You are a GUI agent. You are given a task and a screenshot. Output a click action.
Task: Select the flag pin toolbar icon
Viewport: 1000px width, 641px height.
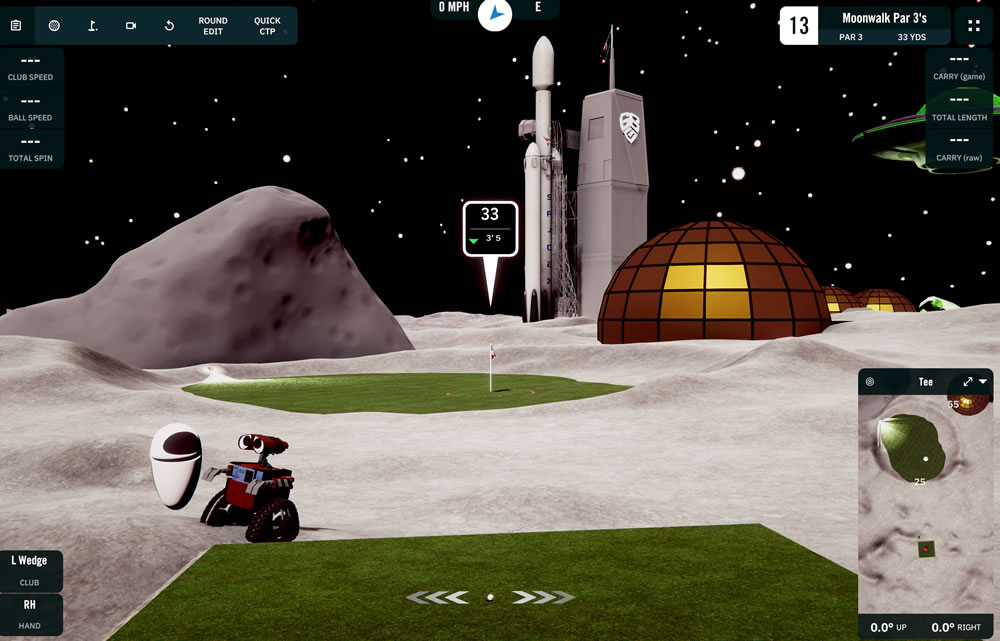pos(92,25)
